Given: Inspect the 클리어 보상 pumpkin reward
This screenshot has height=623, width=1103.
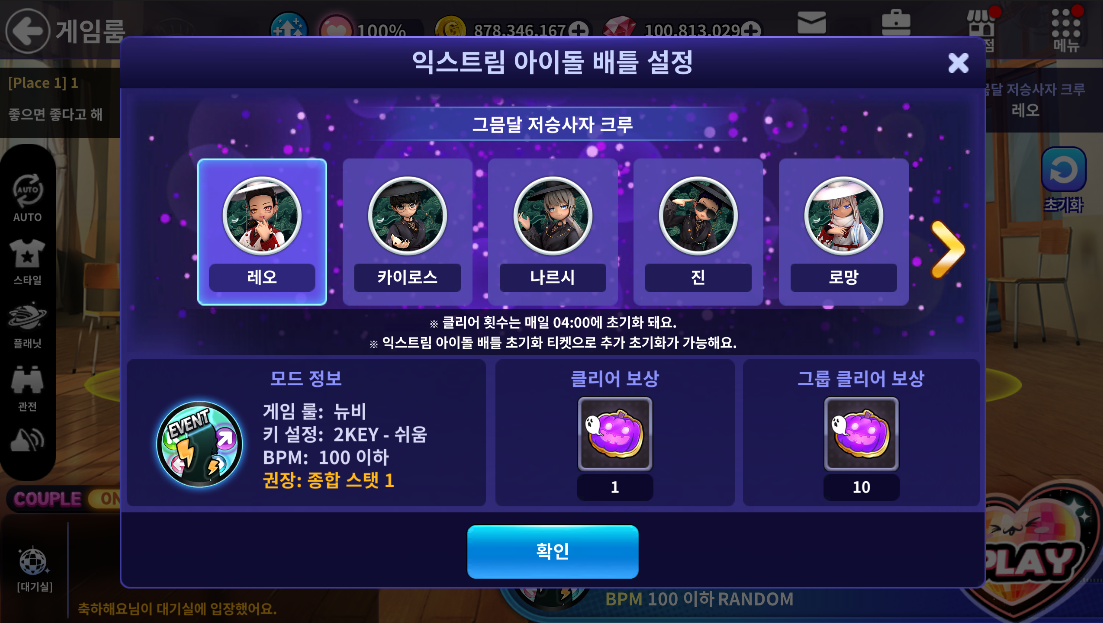Looking at the screenshot, I should pos(614,434).
